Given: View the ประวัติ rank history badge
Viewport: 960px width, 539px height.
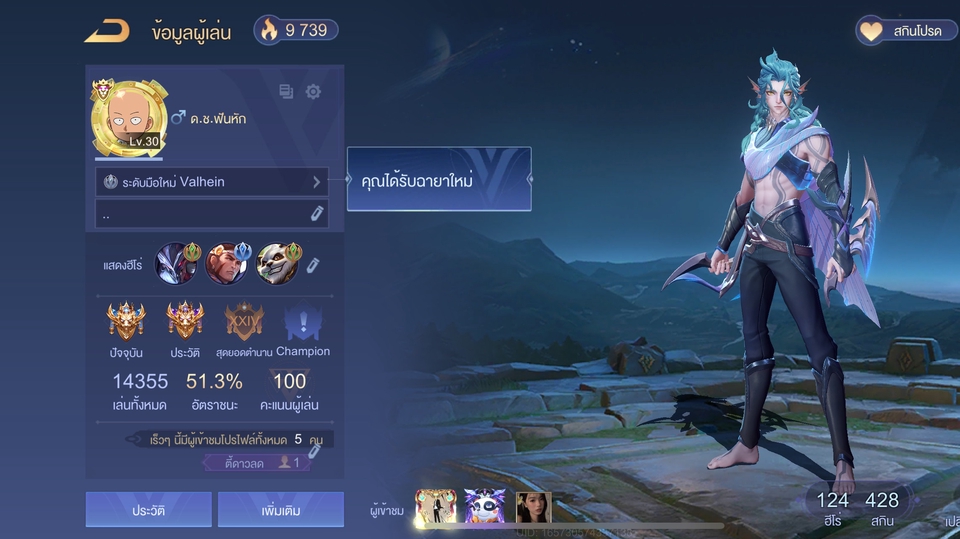Looking at the screenshot, I should (x=185, y=323).
